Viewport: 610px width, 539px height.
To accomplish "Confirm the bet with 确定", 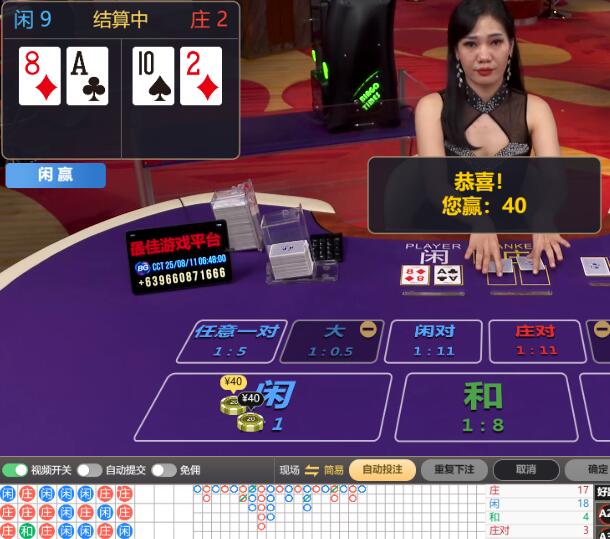I will tap(594, 470).
